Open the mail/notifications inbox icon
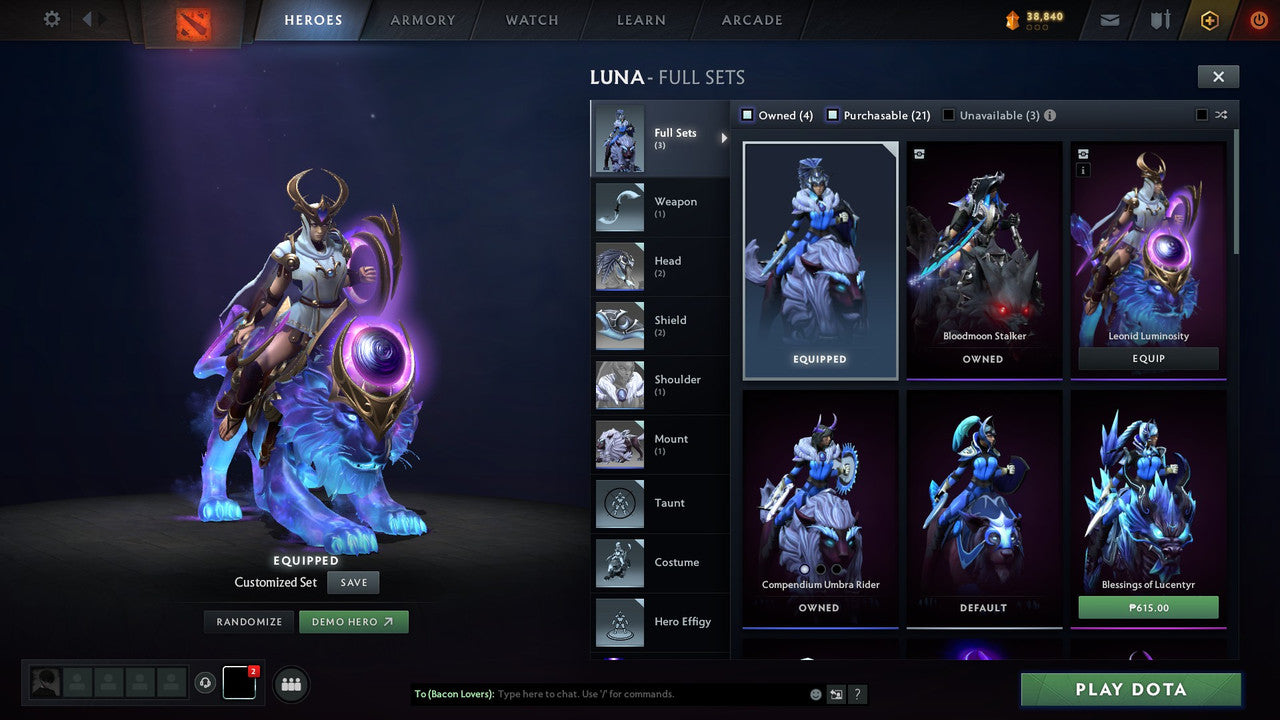 coord(1108,19)
